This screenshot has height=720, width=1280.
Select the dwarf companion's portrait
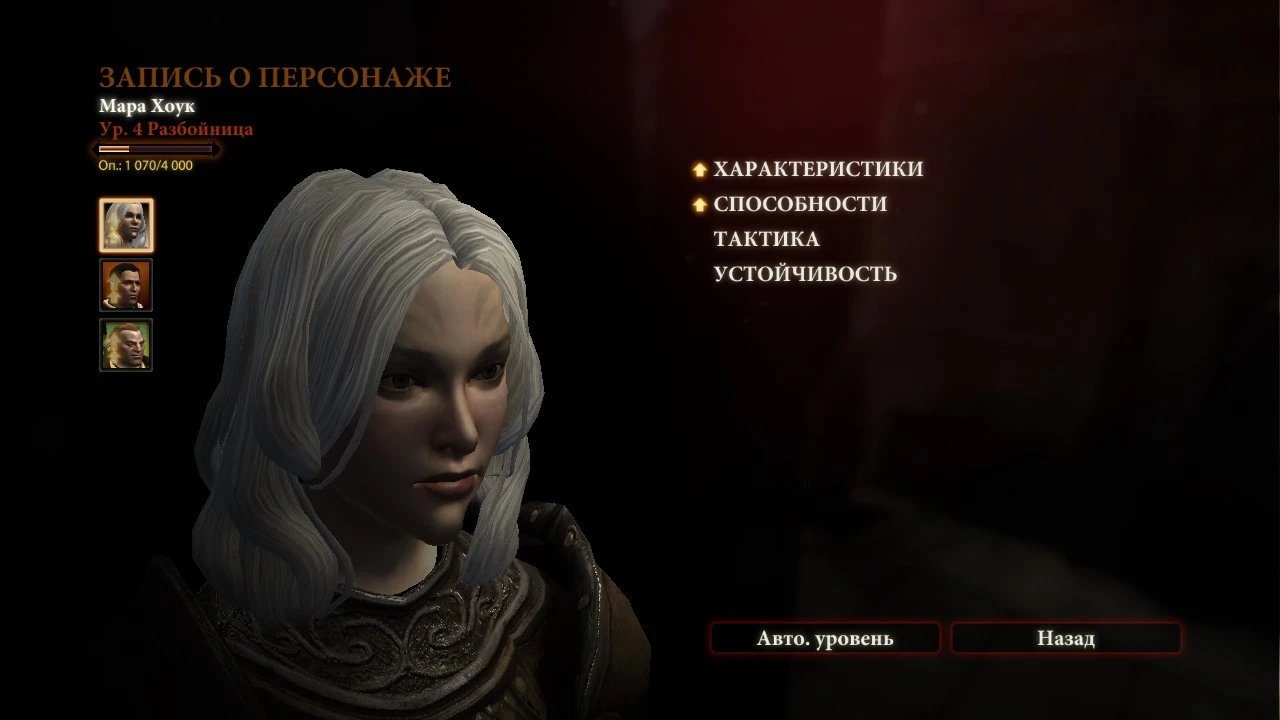click(125, 343)
